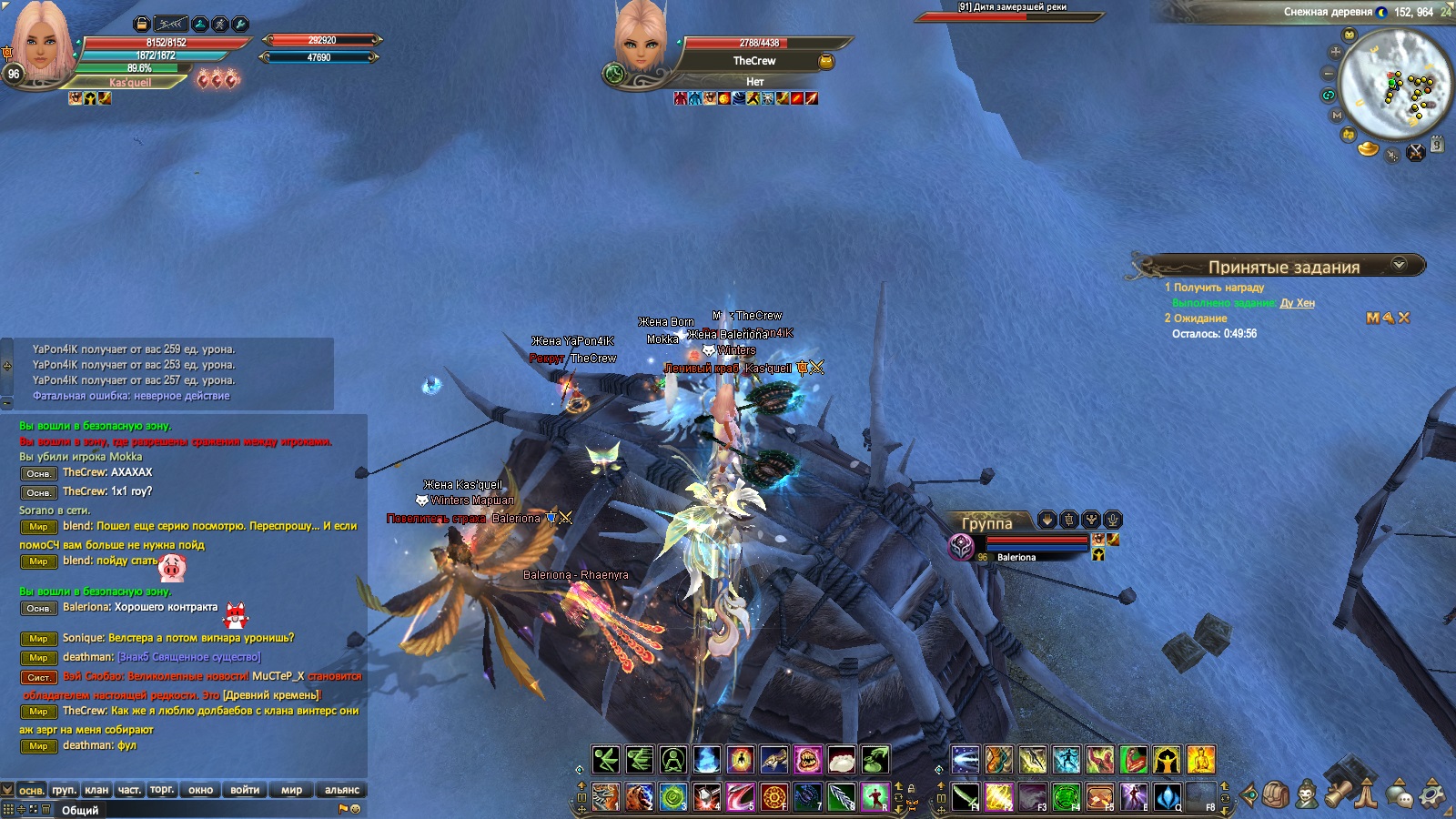Image resolution: width=1456 pixels, height=819 pixels.
Task: Switch to the груп. chat tab
Action: click(x=64, y=790)
